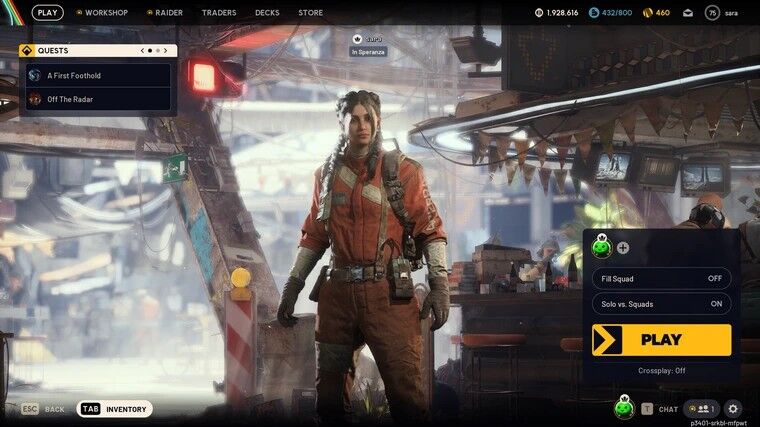Go to the Traders tab
Viewport: 760px width, 427px height.
[219, 13]
